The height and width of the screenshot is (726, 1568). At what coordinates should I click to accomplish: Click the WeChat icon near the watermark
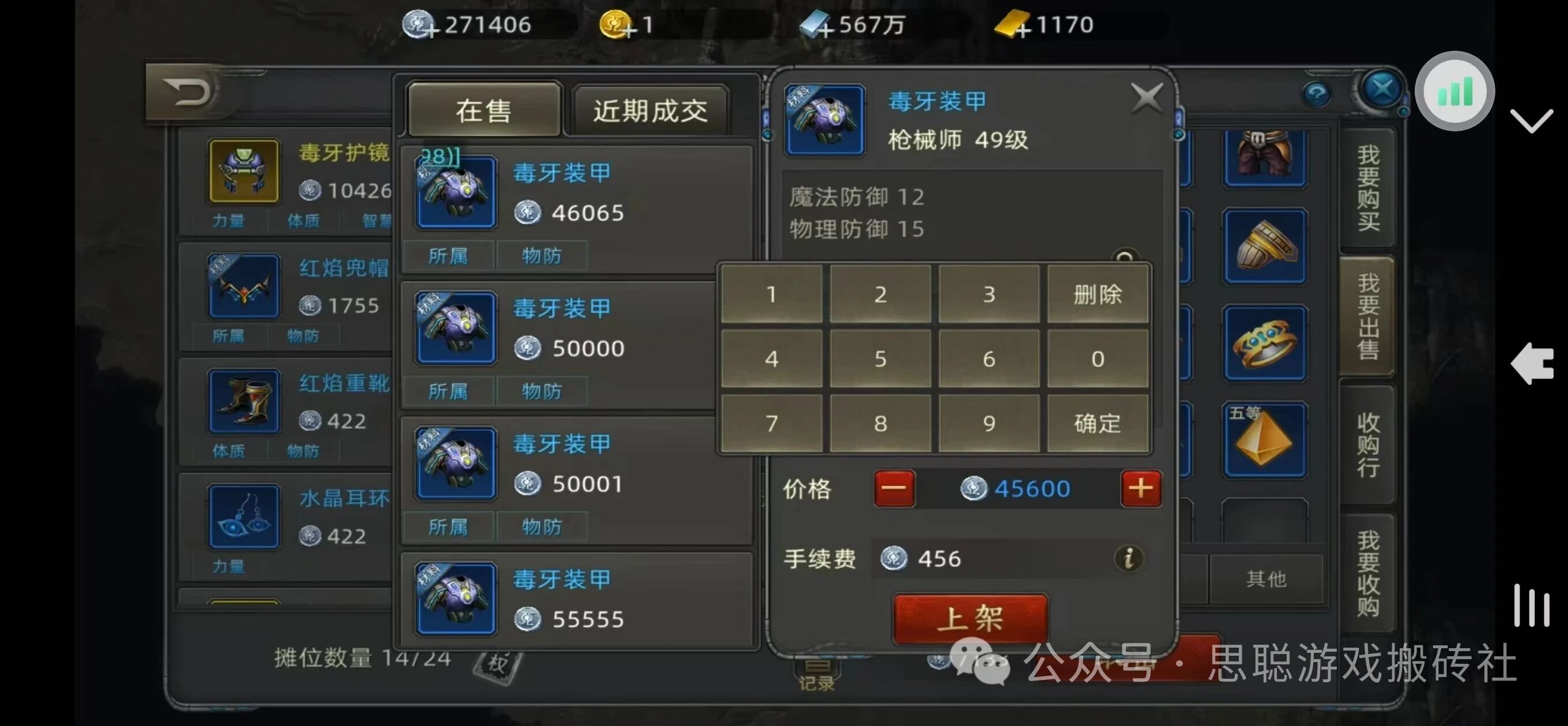click(x=981, y=663)
